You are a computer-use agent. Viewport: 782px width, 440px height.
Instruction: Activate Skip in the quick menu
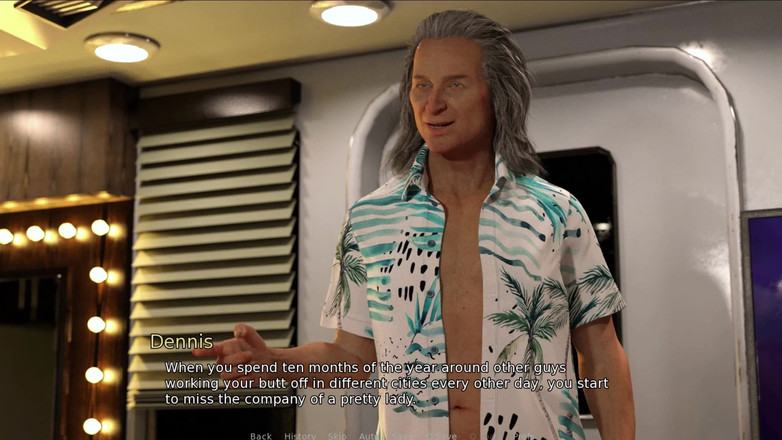[x=337, y=436]
